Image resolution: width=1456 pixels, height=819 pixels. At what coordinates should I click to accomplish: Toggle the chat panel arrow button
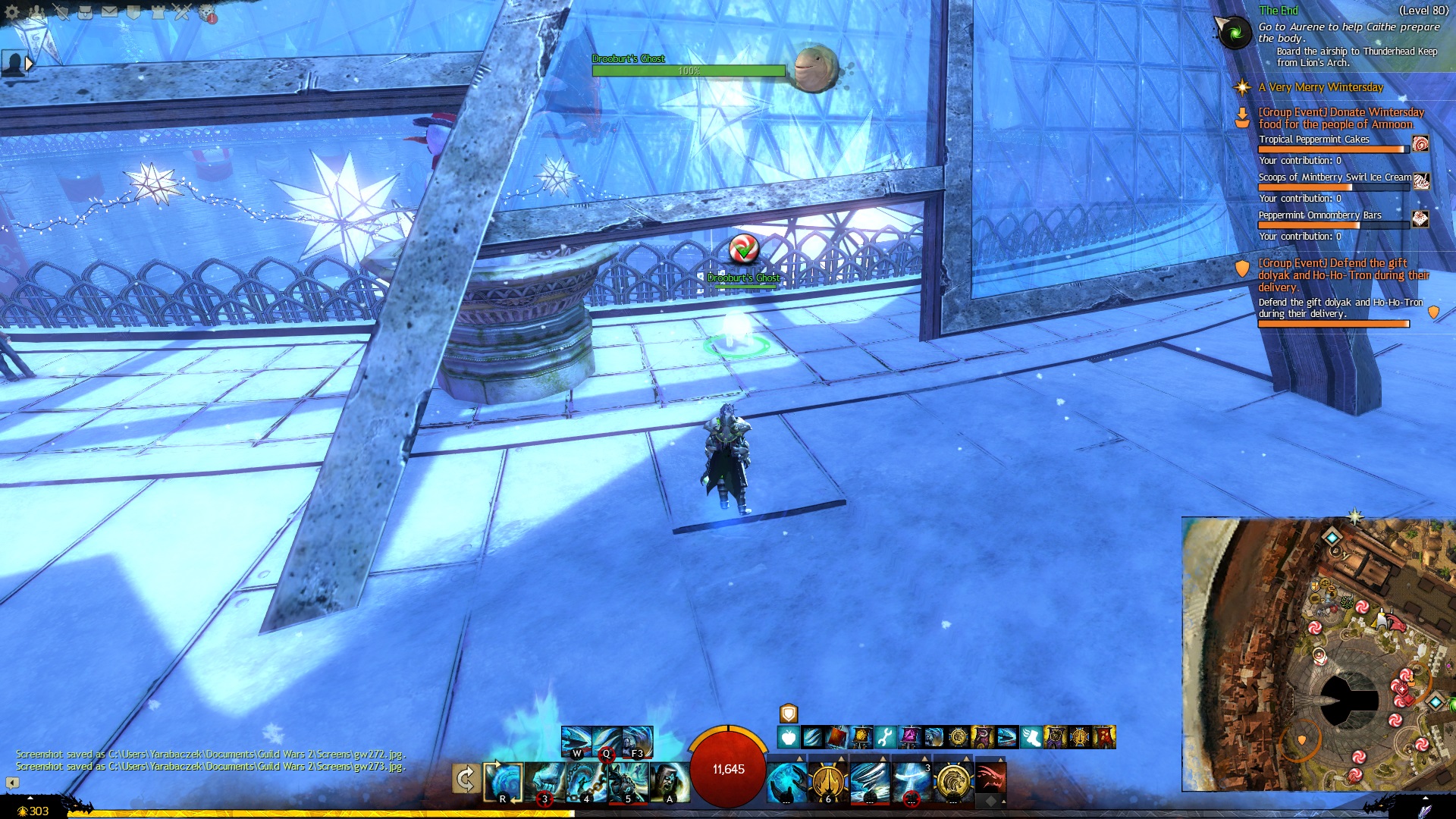pos(12,782)
